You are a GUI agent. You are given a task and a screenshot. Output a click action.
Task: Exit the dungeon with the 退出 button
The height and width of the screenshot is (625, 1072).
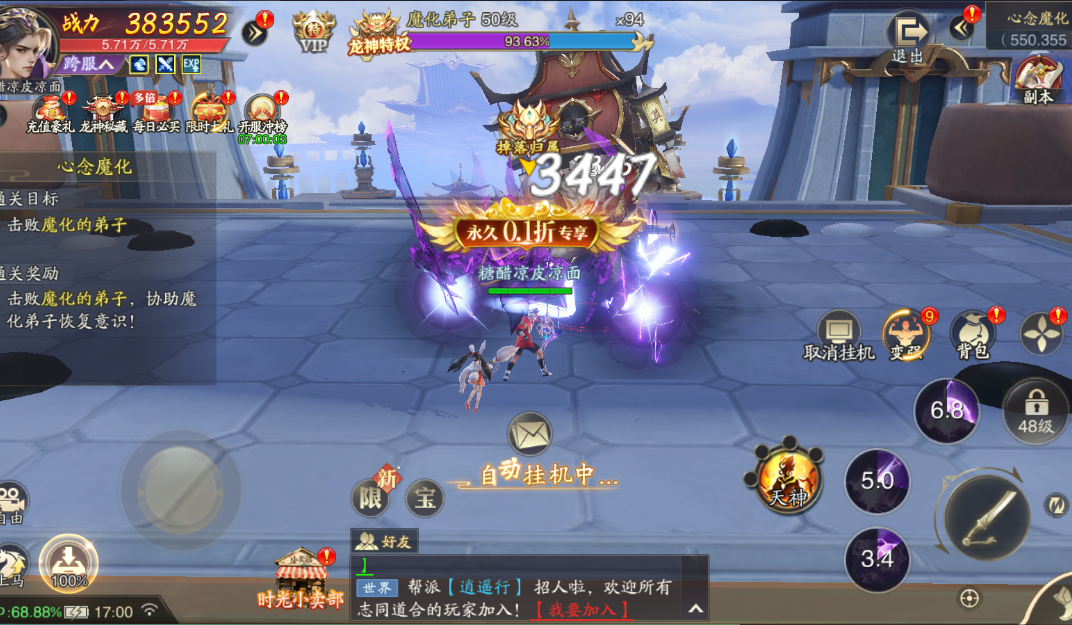(x=908, y=36)
